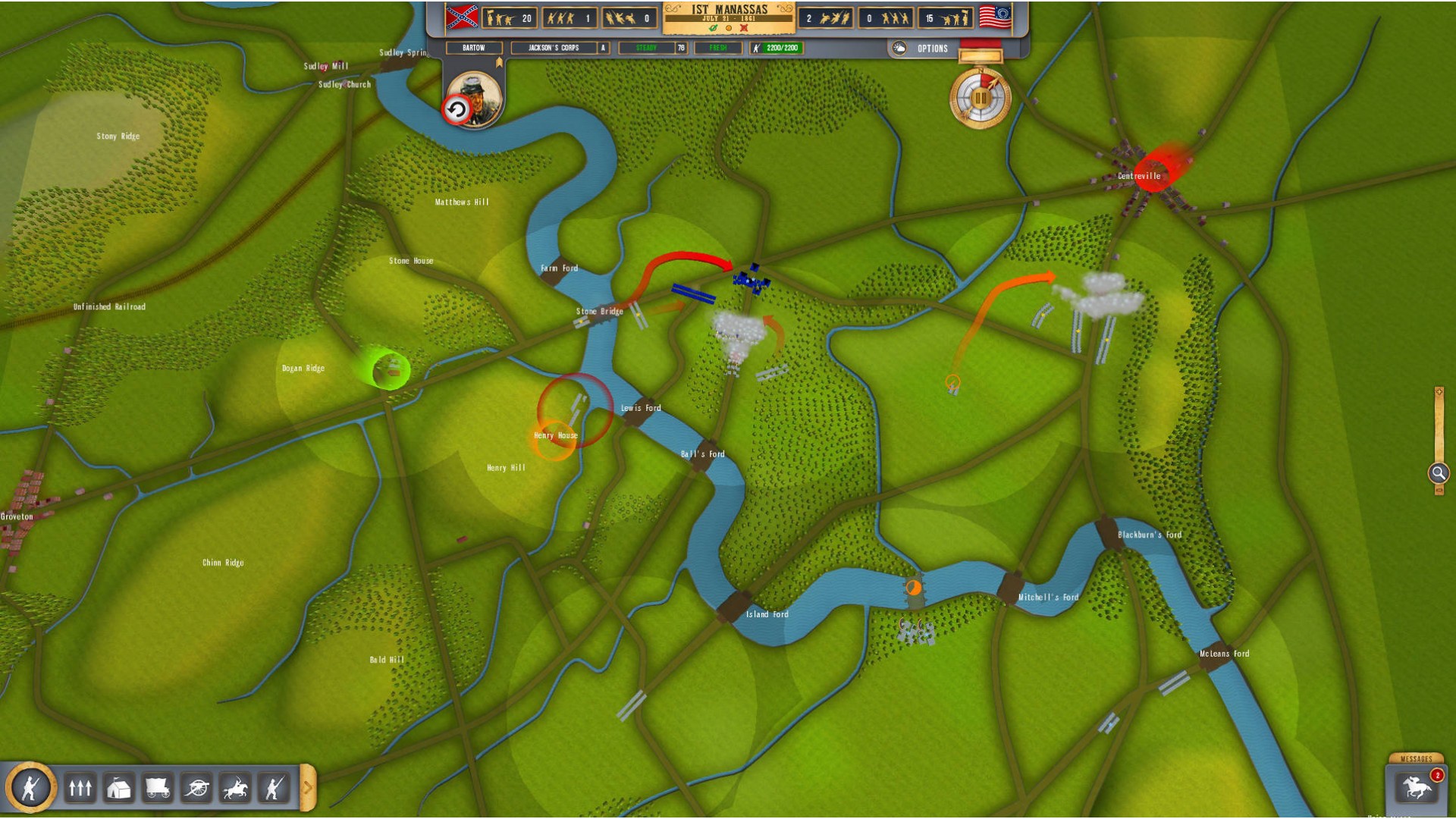
Task: Open the Messages courier panel
Action: [x=1416, y=786]
